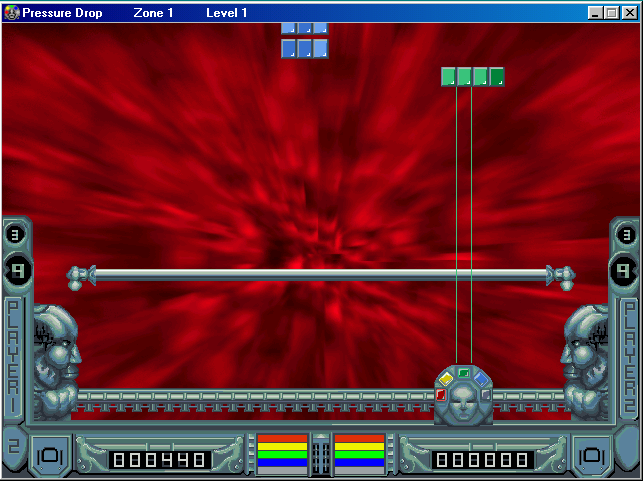The height and width of the screenshot is (481, 643).
Task: Minimize the Pressure Drop game window
Action: point(596,13)
